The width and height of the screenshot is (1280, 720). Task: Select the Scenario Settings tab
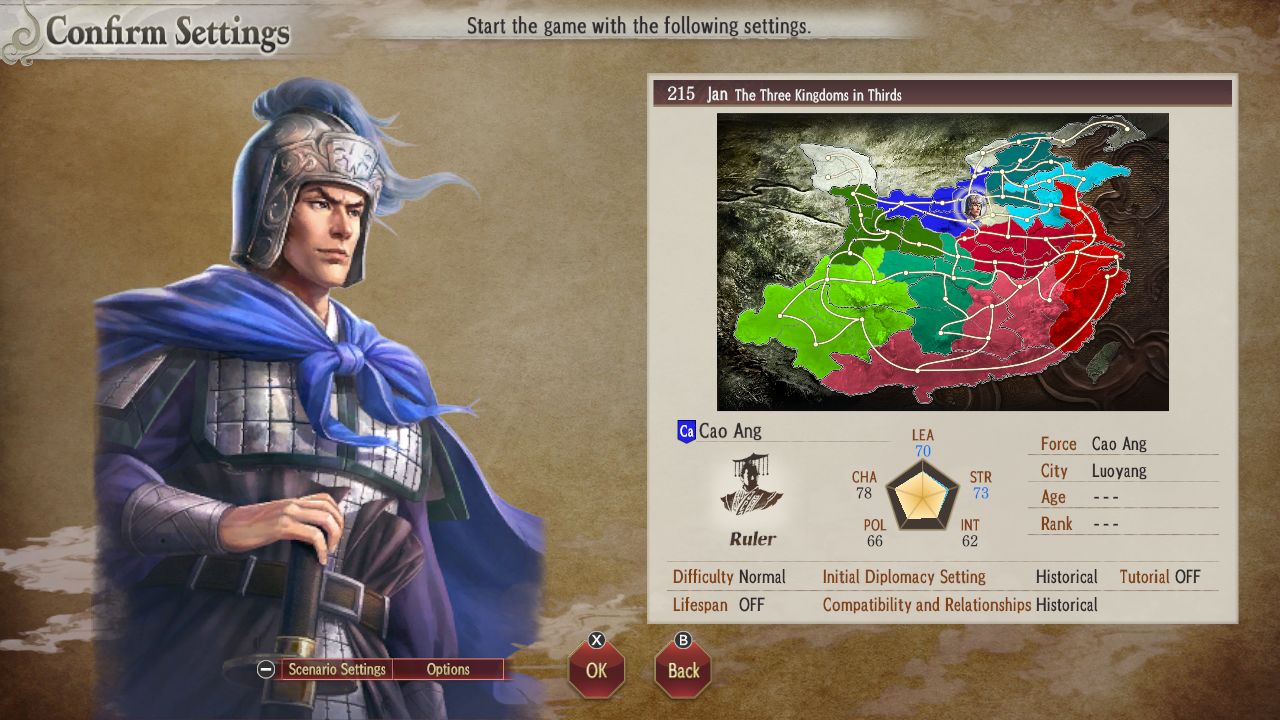click(338, 669)
